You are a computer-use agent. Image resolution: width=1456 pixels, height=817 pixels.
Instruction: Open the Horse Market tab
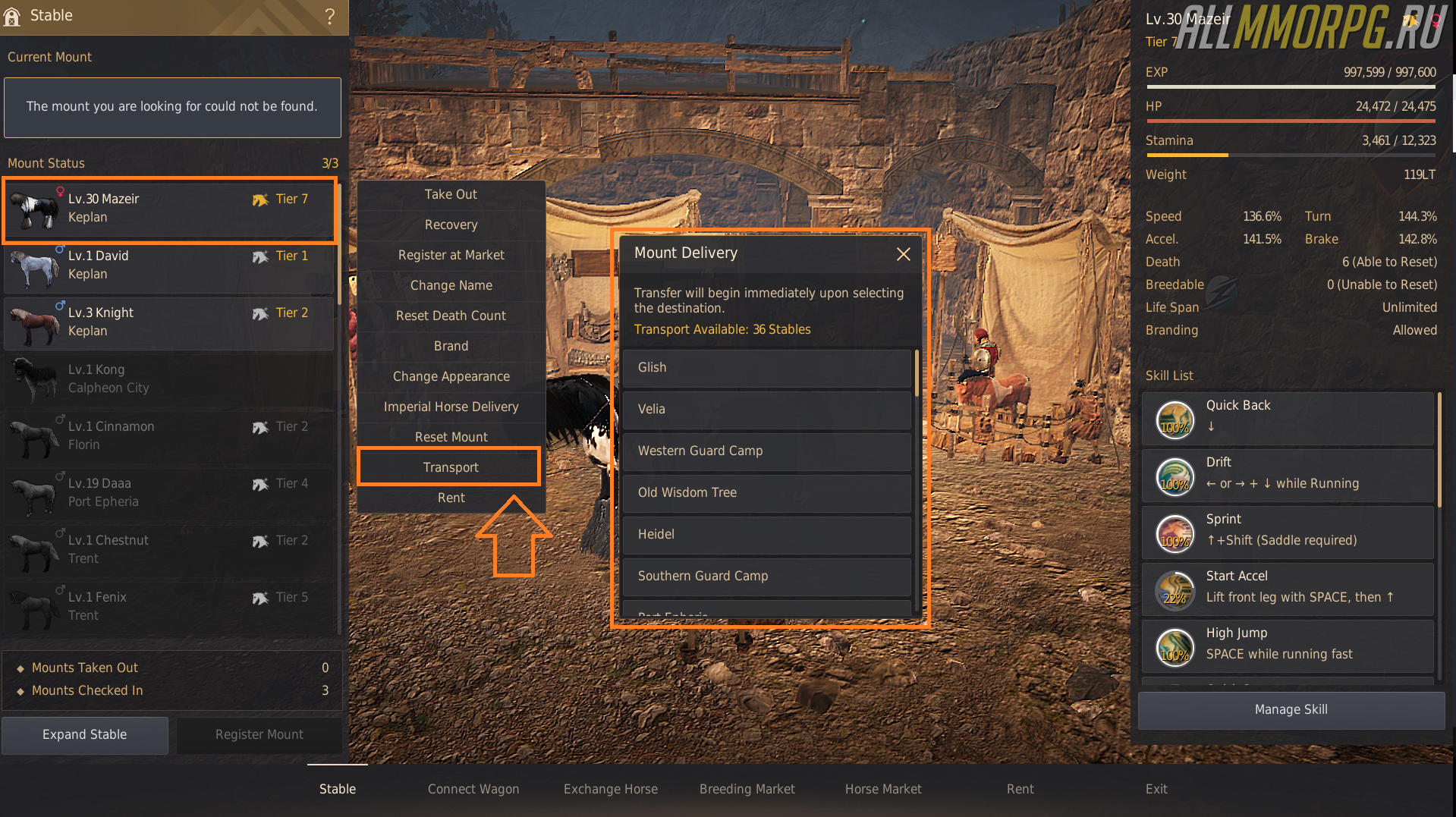[x=883, y=789]
